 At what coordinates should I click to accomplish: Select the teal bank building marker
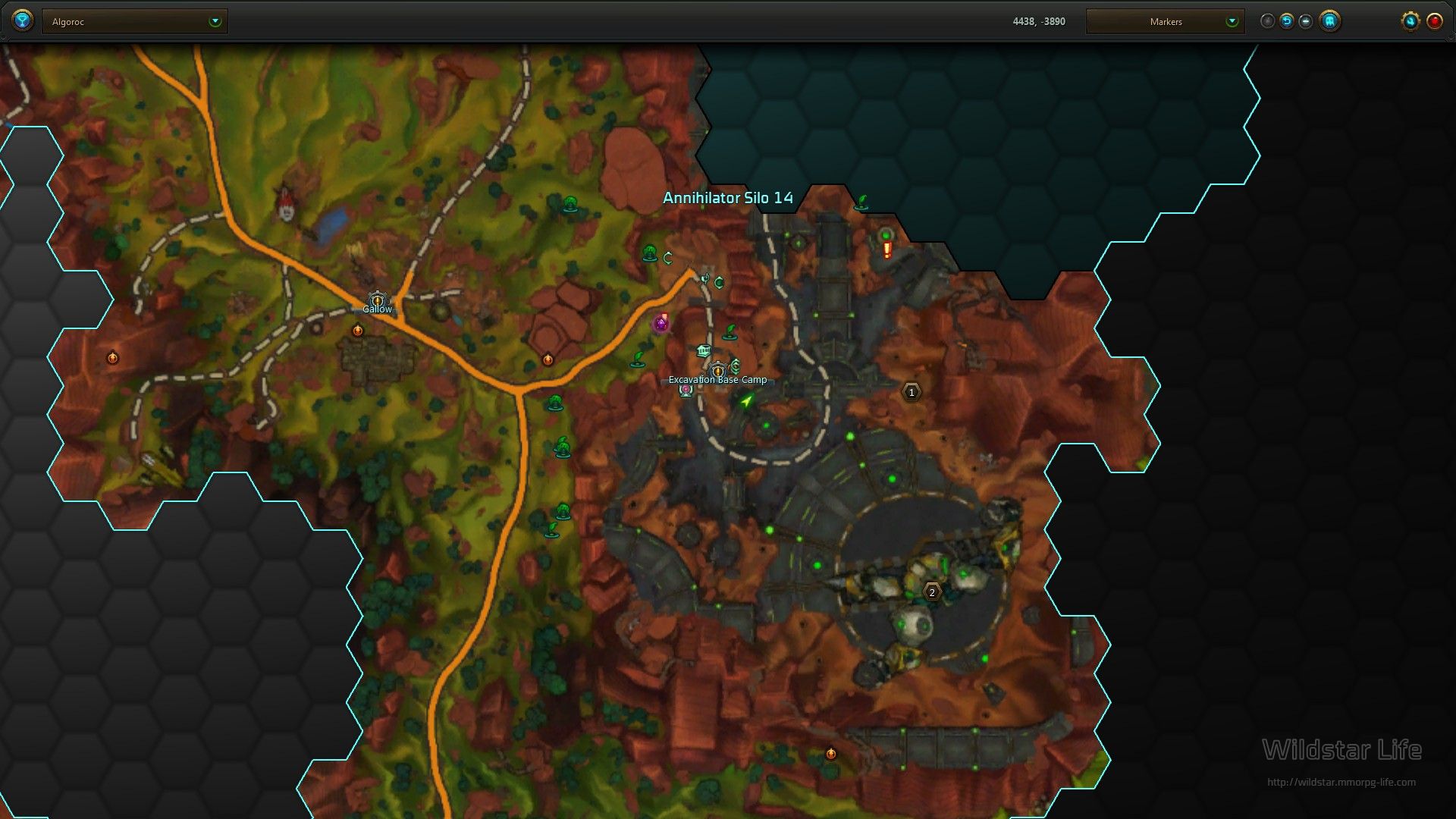[x=703, y=350]
